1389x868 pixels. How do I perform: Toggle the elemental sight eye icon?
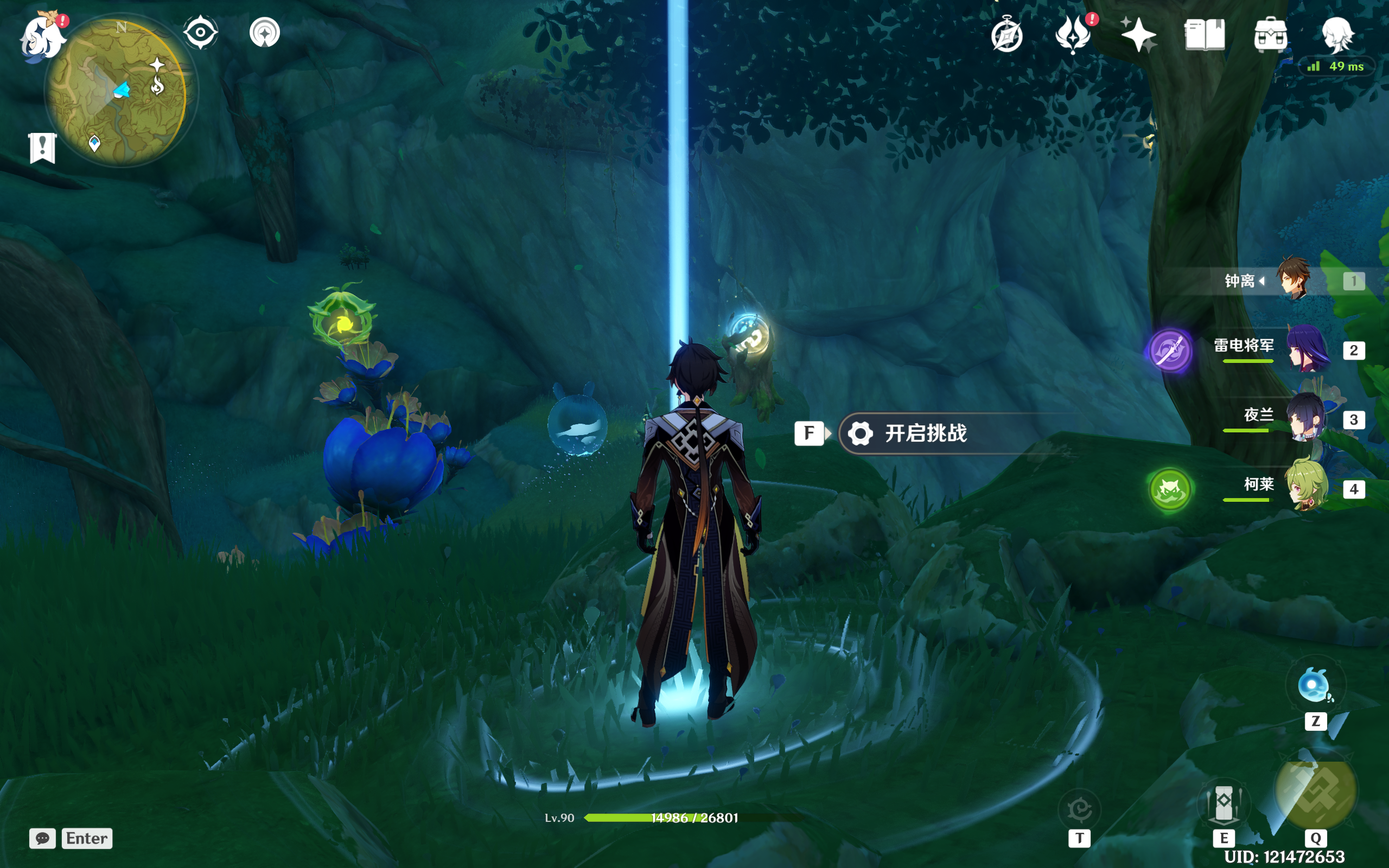pos(200,32)
